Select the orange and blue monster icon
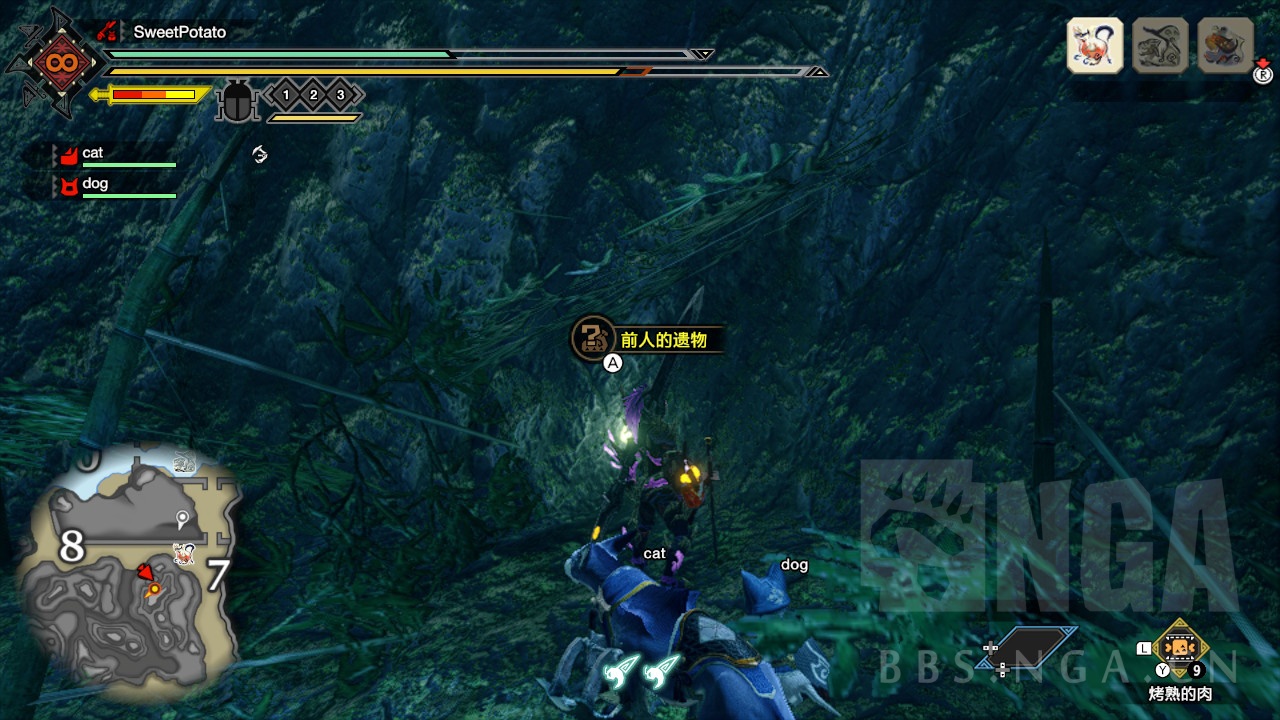Screen dimensions: 1280x720 (x=1225, y=45)
